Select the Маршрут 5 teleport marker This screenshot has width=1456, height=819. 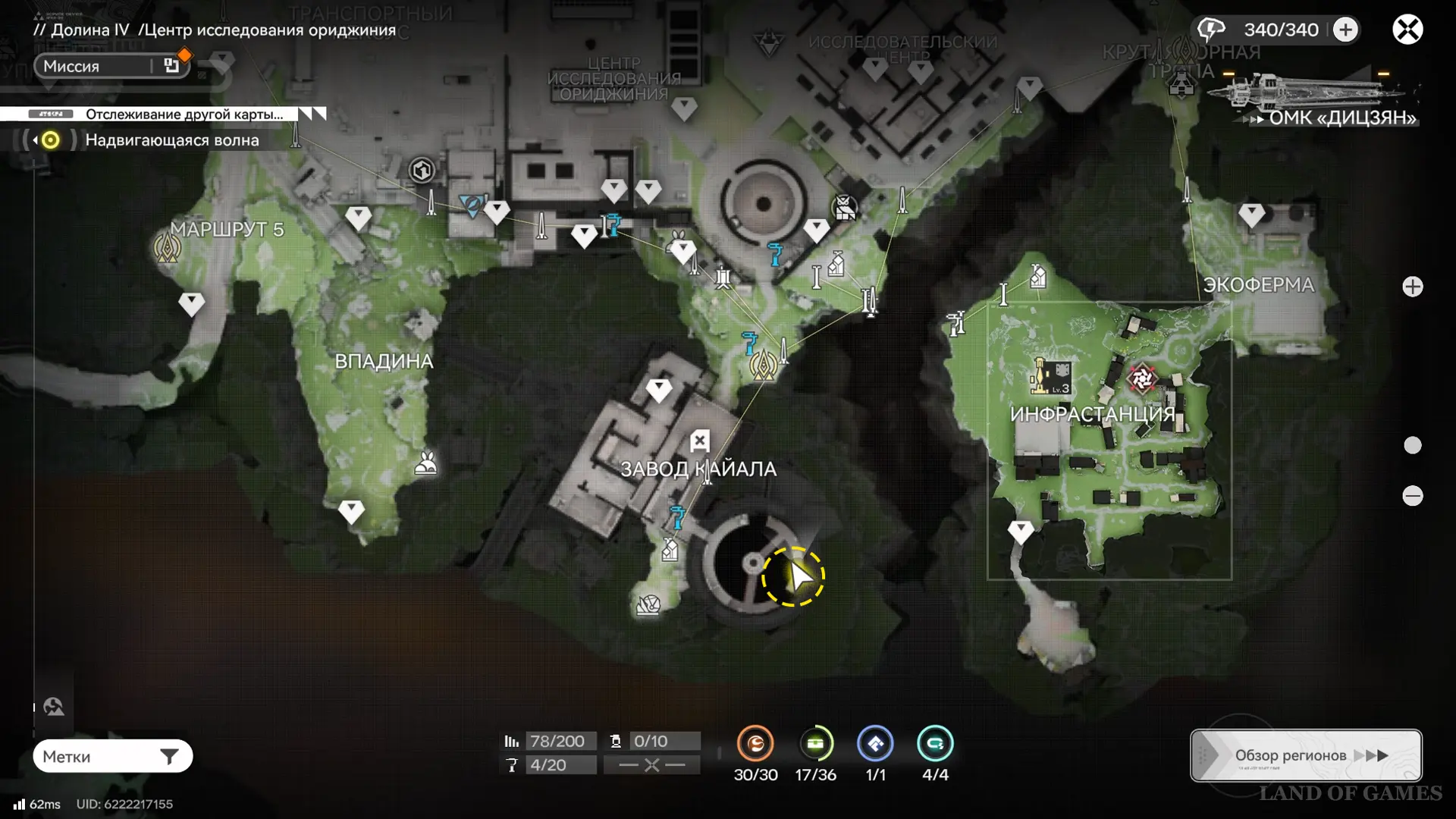[168, 247]
